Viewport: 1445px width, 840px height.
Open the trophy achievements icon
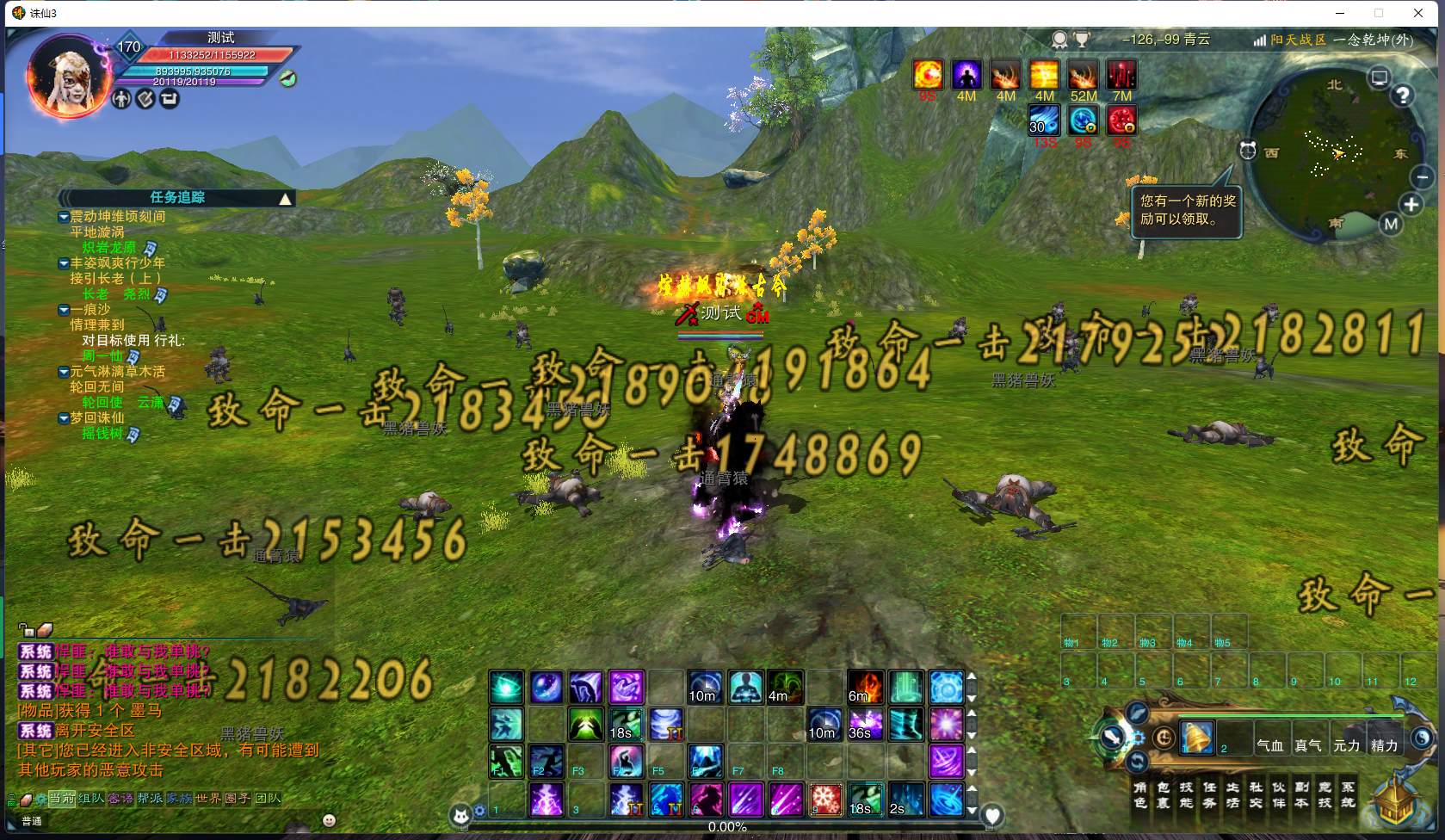point(1082,40)
